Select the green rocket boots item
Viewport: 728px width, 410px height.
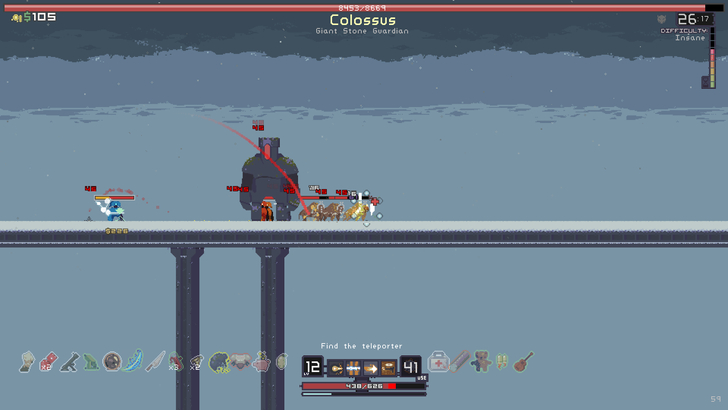(503, 361)
